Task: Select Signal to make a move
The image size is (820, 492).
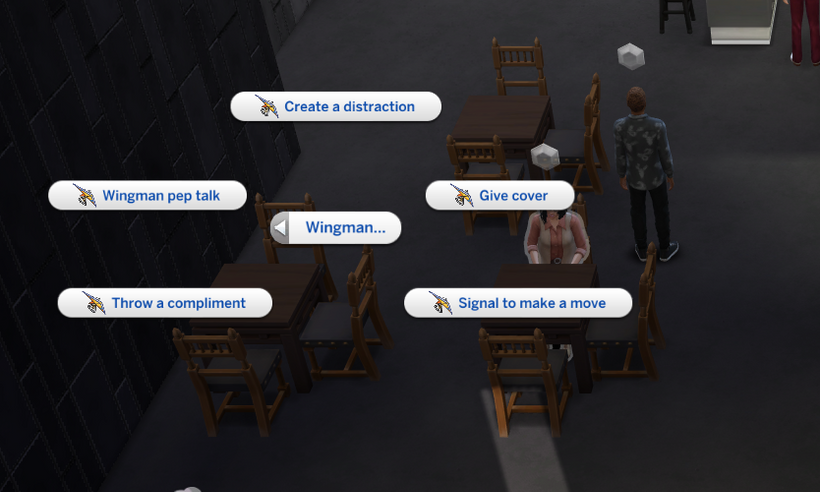Action: pyautogui.click(x=518, y=303)
